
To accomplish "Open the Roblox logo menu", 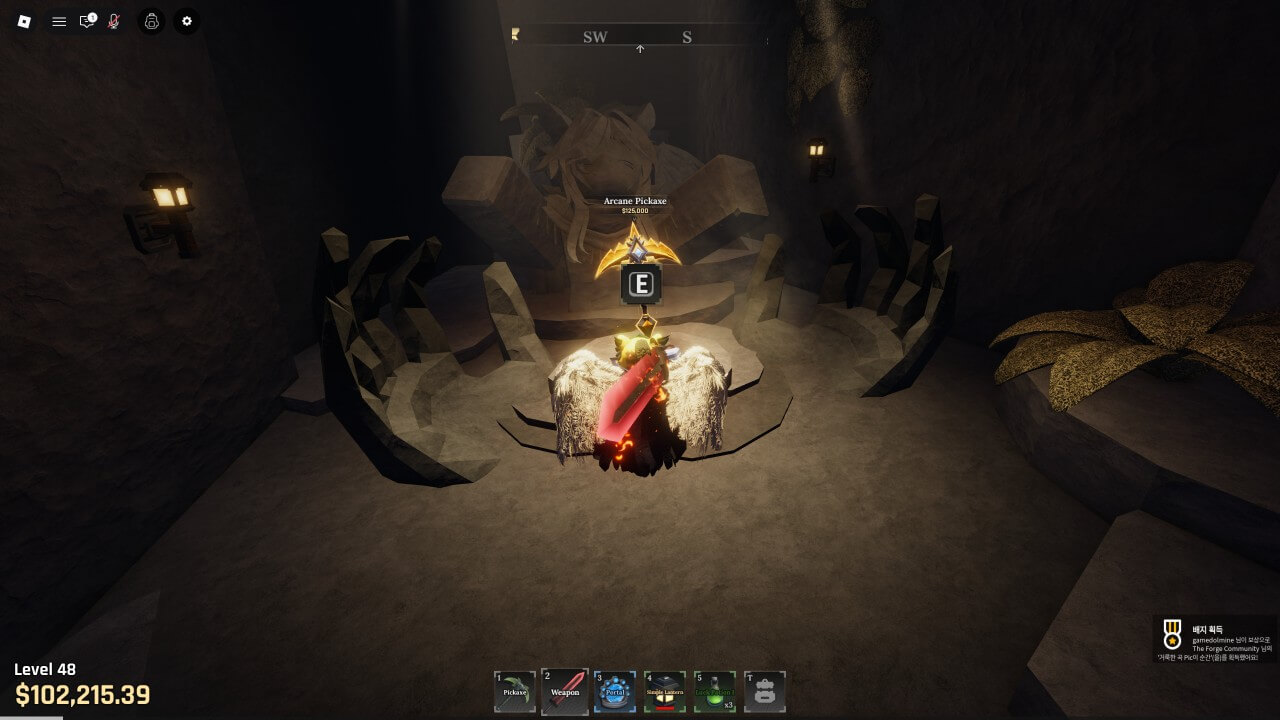I will tap(25, 21).
